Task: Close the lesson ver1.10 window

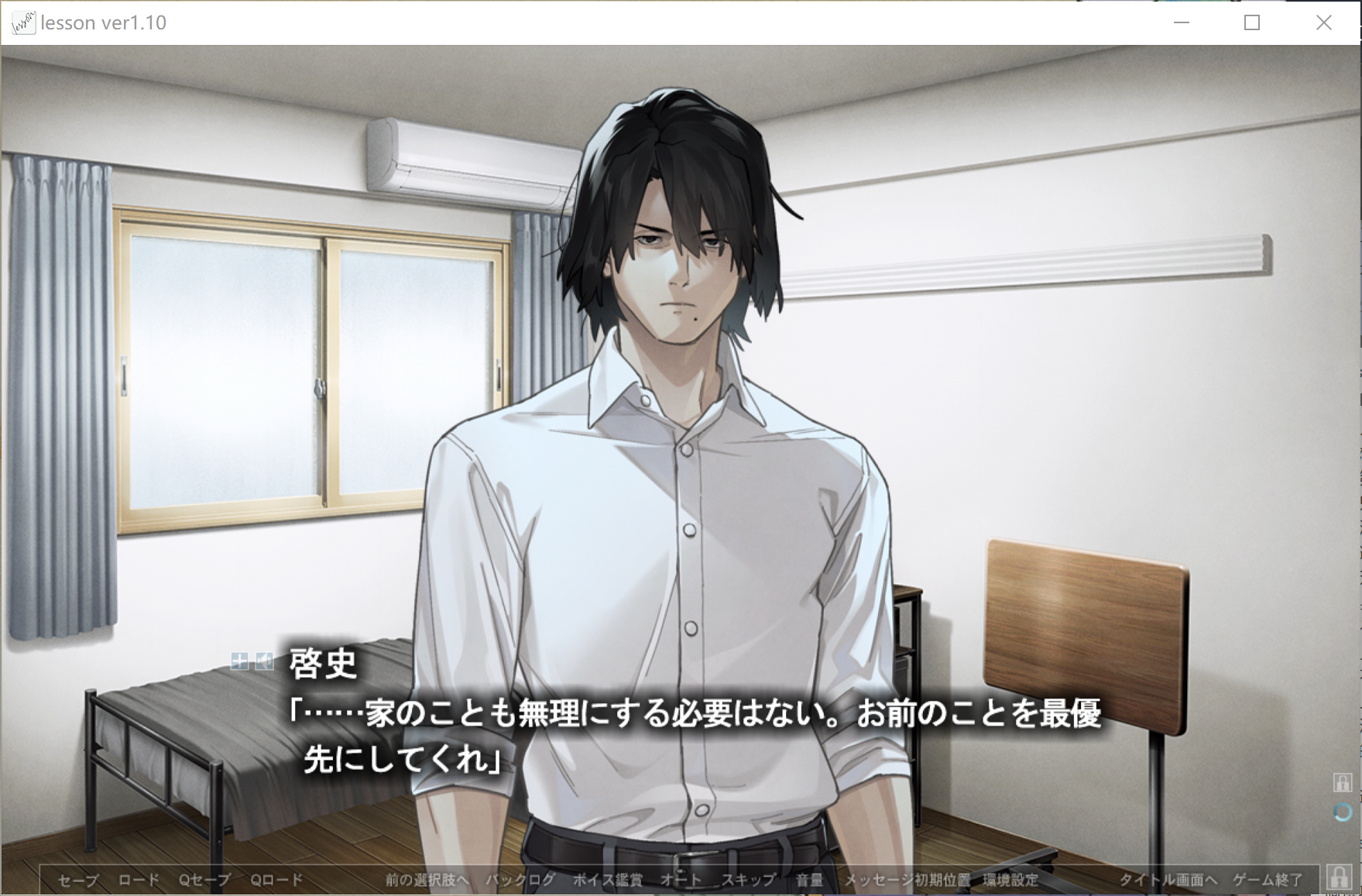Action: (x=1323, y=22)
